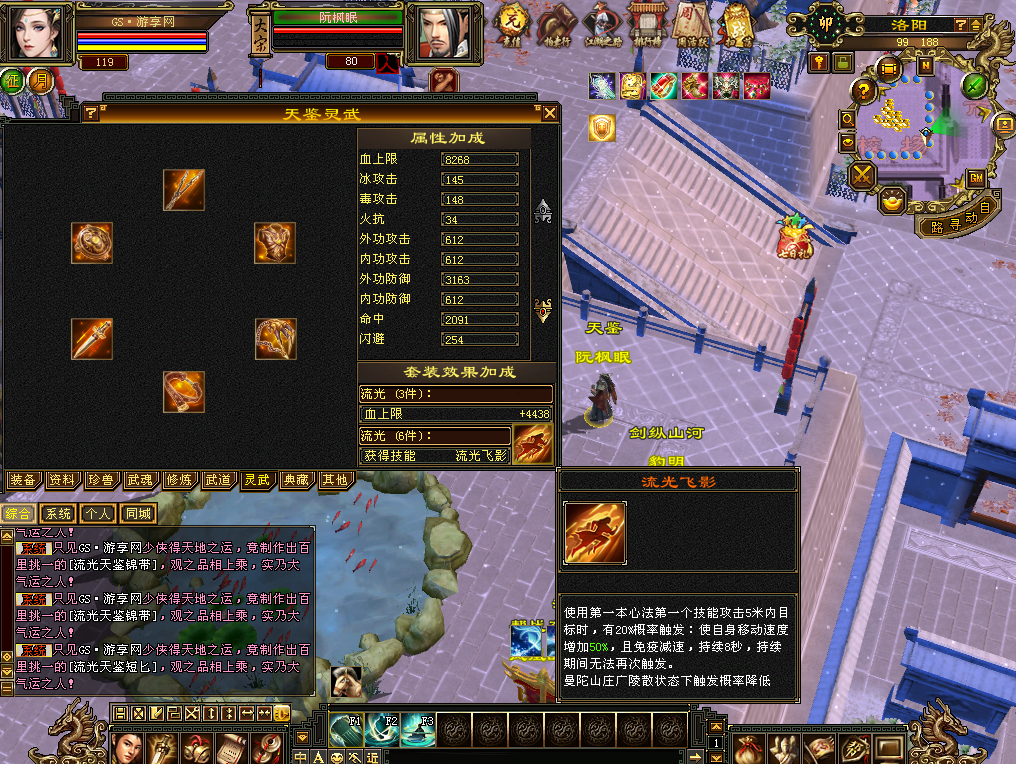Select the brocade belt slot

tap(184, 391)
